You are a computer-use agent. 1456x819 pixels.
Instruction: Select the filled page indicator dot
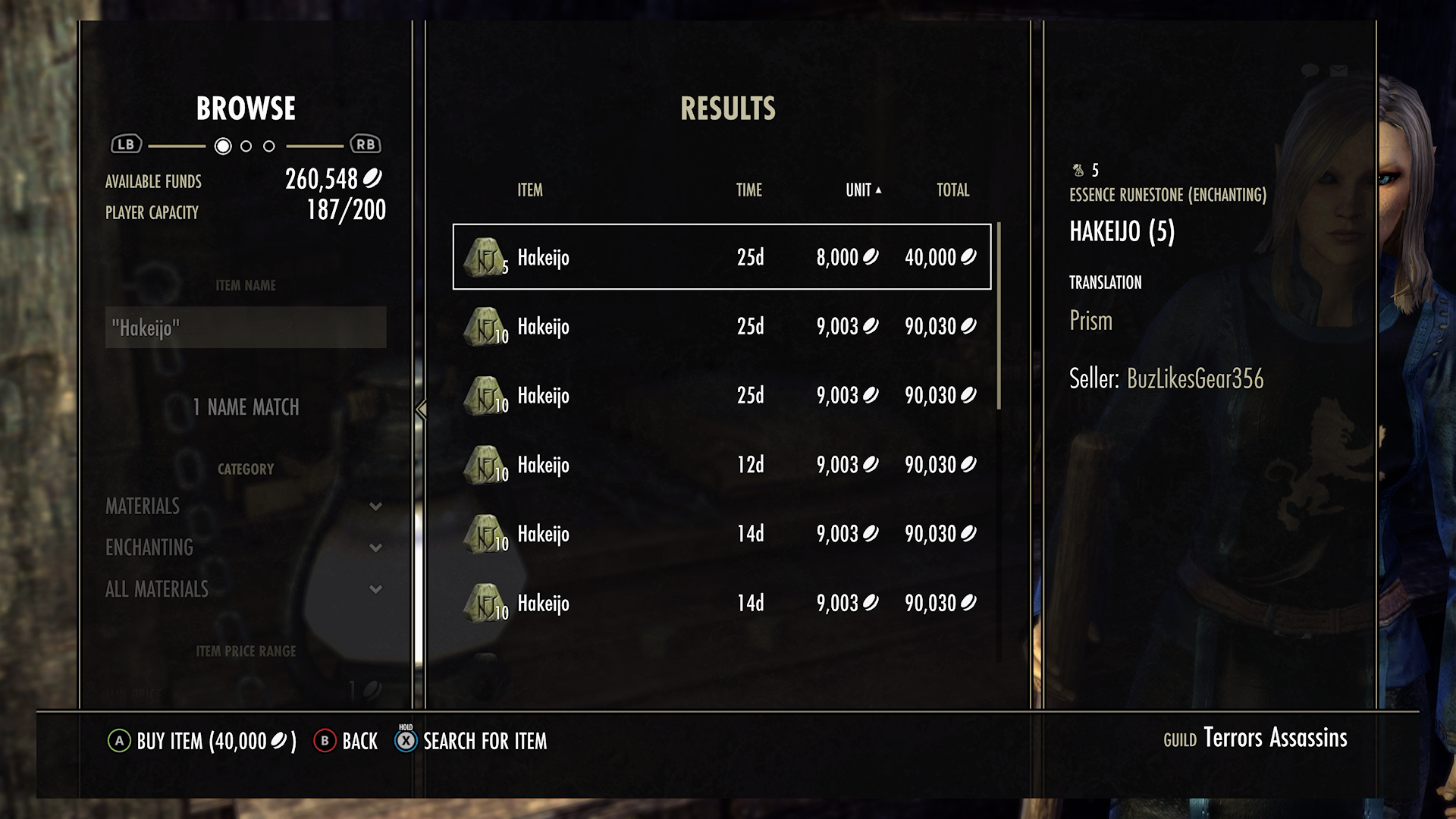pos(223,144)
